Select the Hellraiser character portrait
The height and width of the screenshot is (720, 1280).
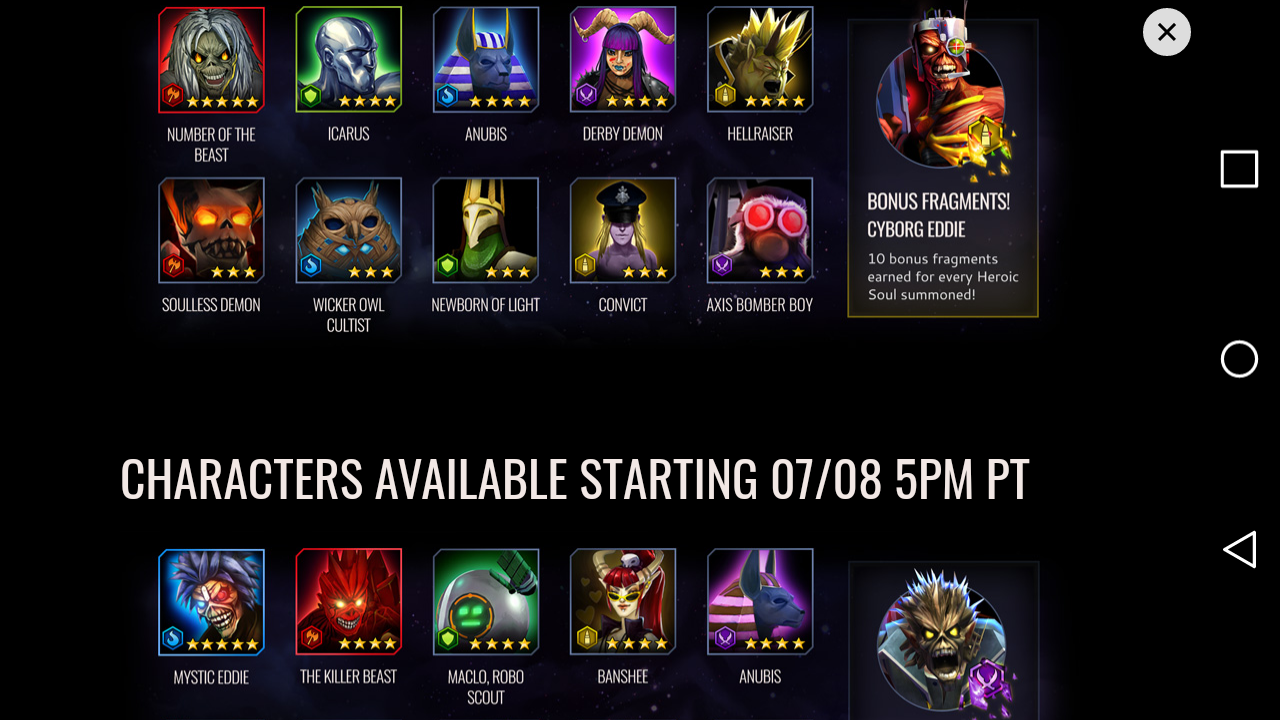click(x=759, y=60)
